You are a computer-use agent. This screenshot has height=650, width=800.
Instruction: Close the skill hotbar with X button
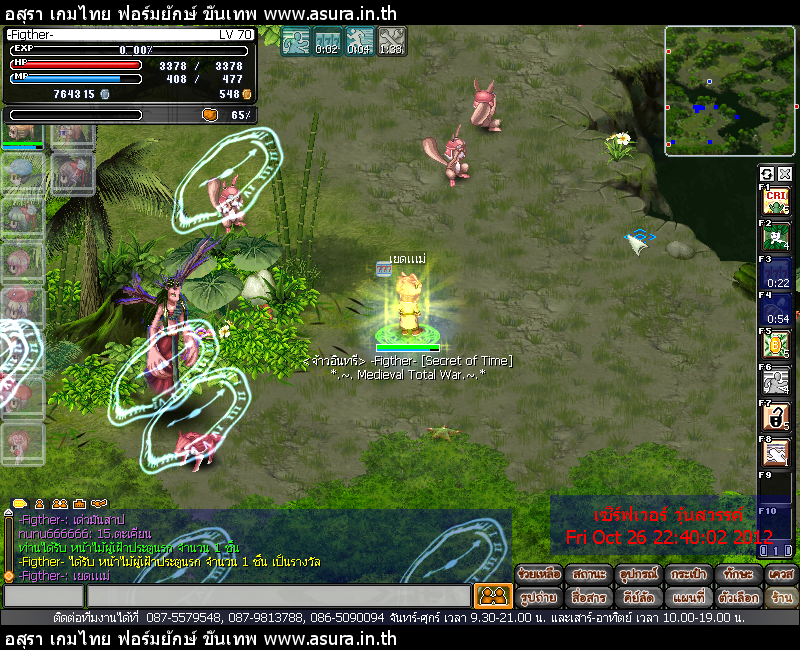[x=784, y=174]
